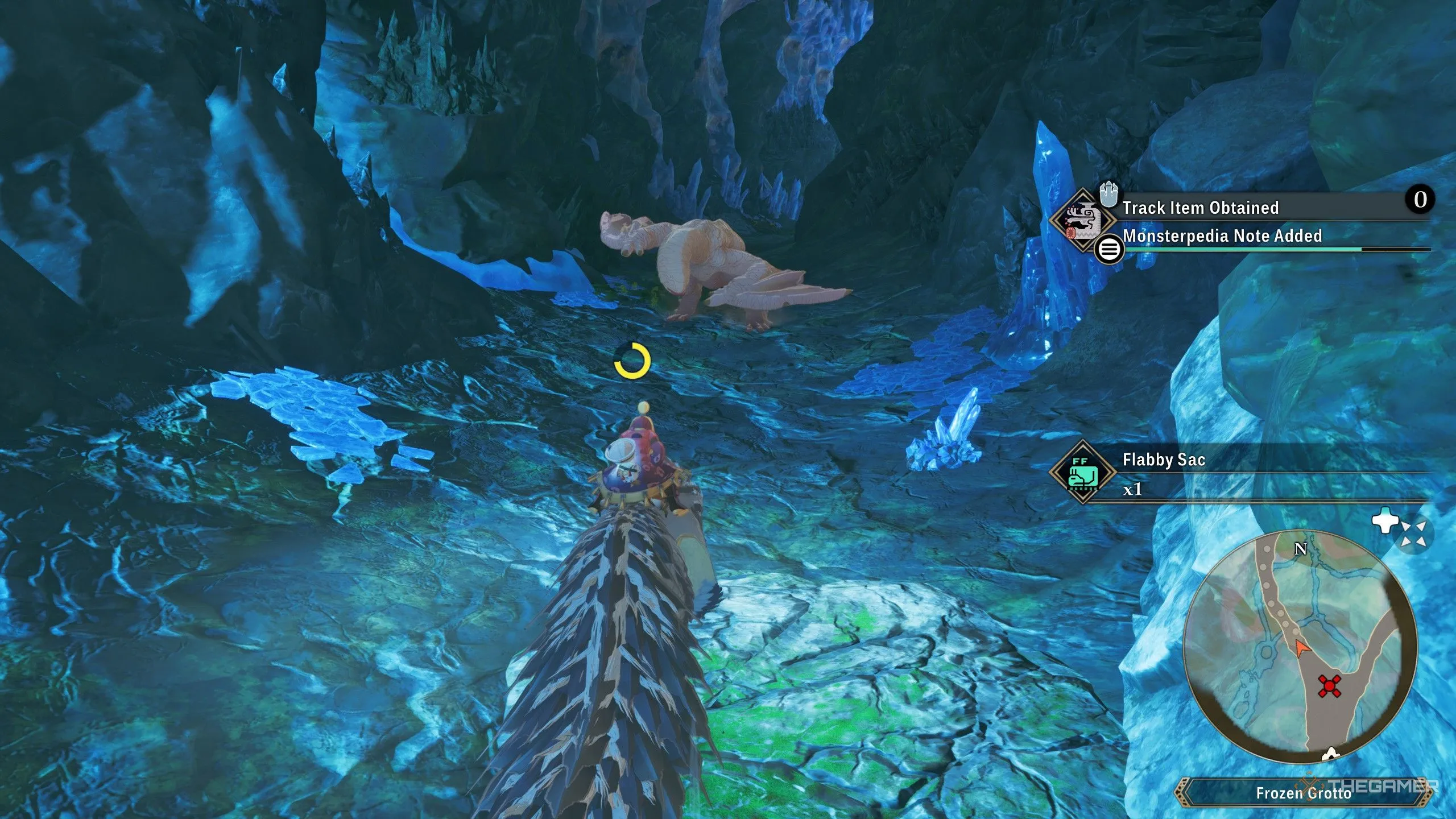This screenshot has height=819, width=1456.
Task: Select the Flabby Sac item notification
Action: click(1164, 460)
